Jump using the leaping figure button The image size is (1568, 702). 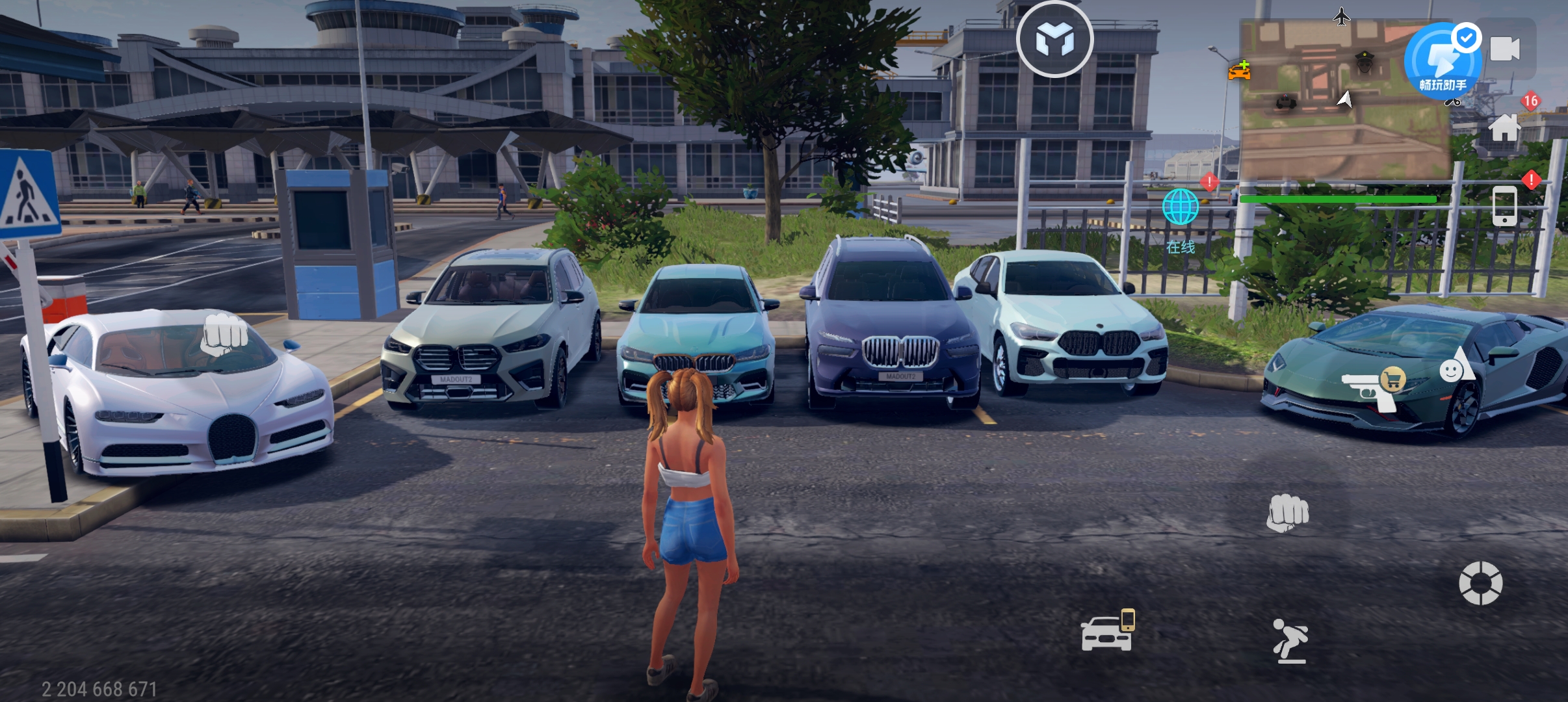(x=1290, y=641)
